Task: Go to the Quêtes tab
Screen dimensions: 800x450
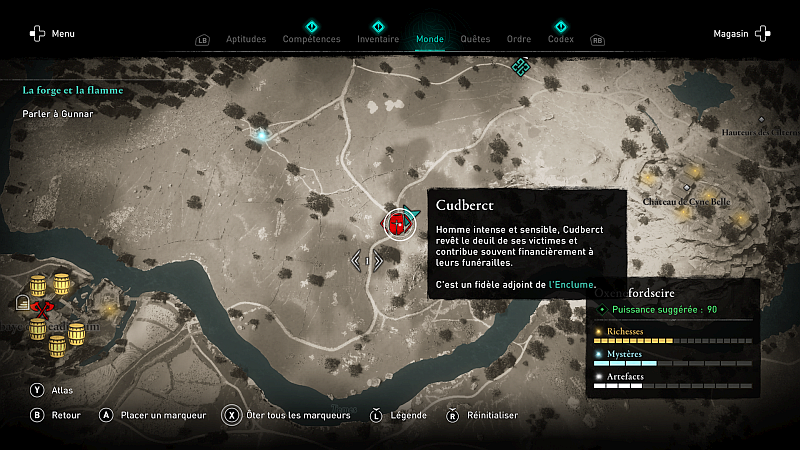Action: tap(475, 39)
